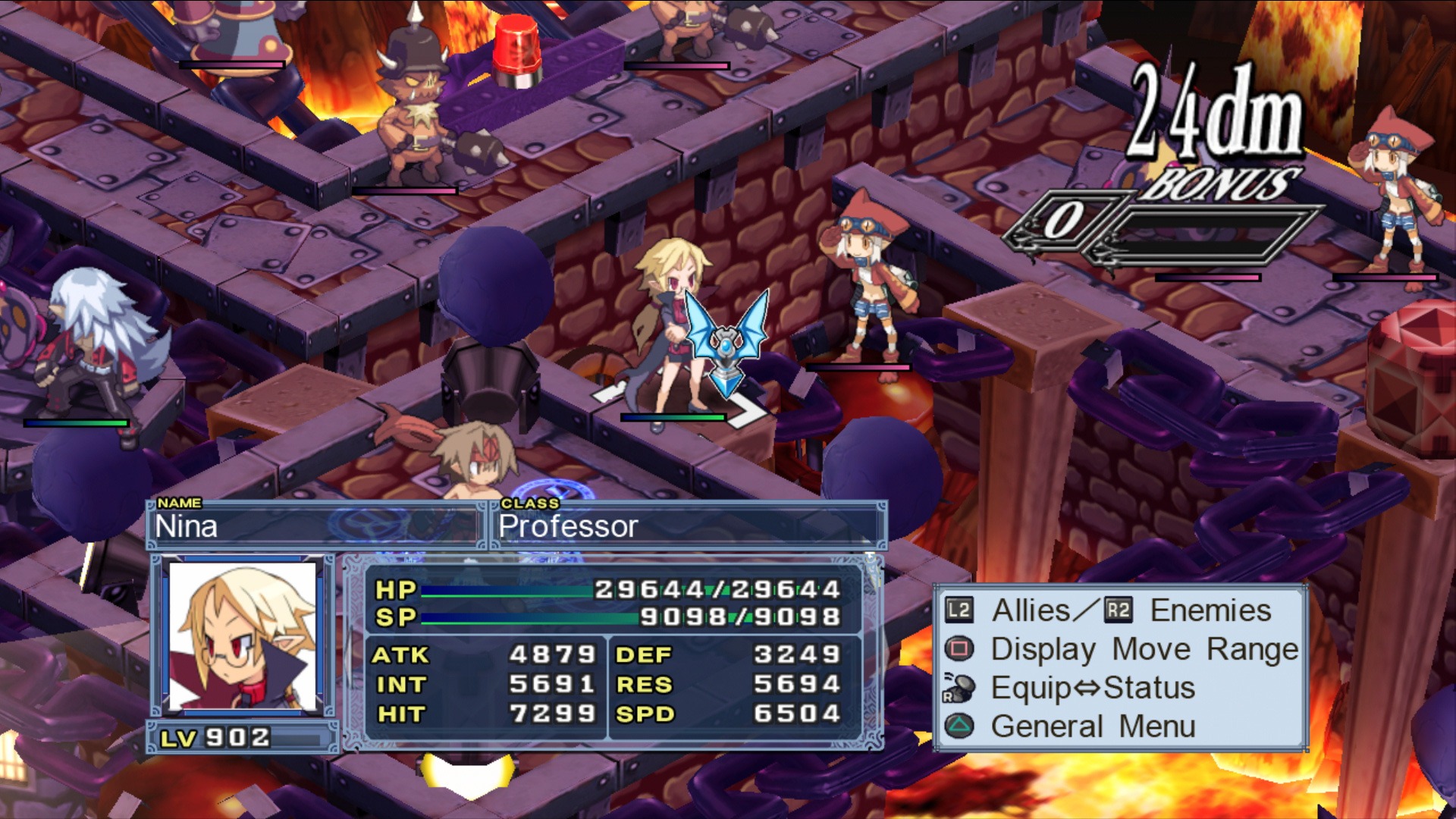Click the Nina name panel
1456x819 pixels.
315,526
